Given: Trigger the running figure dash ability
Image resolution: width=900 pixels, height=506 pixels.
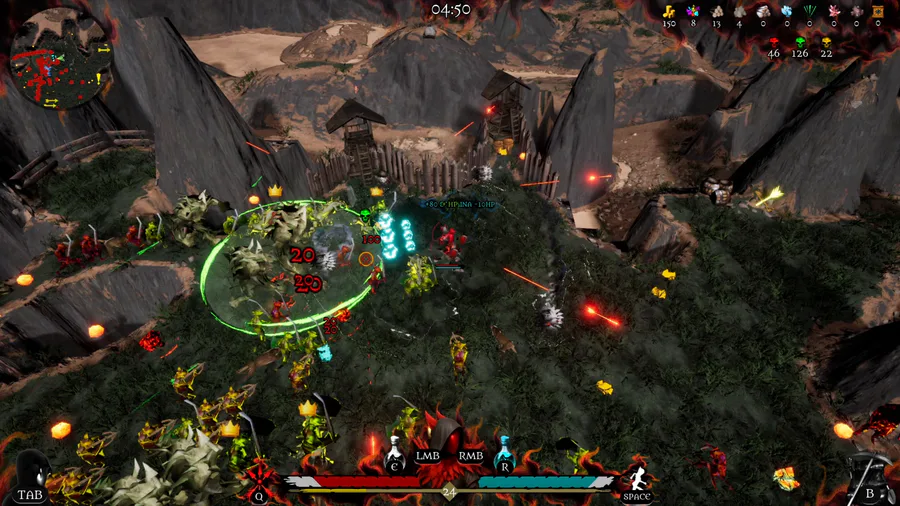Looking at the screenshot, I should (x=636, y=474).
